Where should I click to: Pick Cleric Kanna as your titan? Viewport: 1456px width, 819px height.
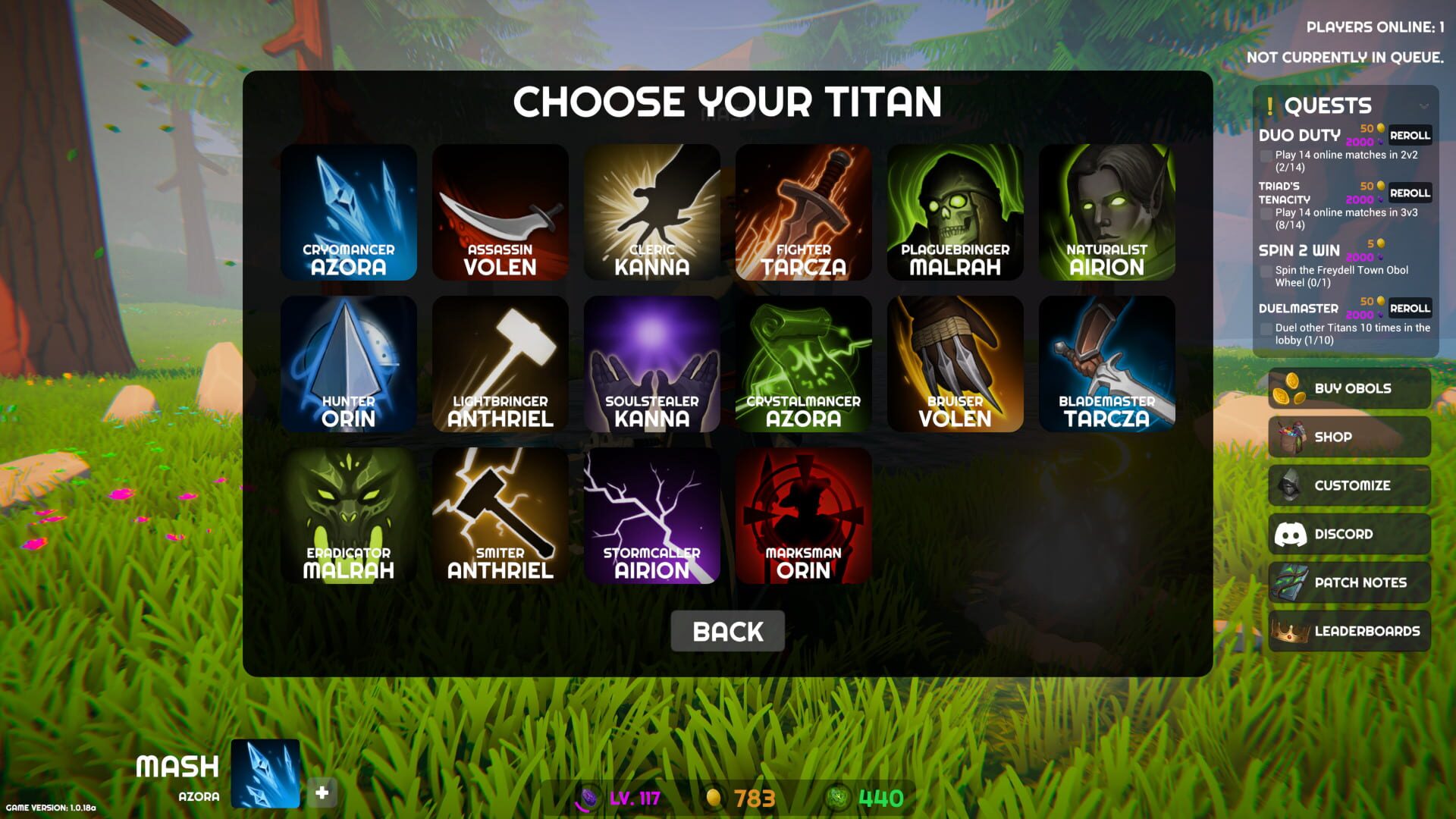point(652,212)
